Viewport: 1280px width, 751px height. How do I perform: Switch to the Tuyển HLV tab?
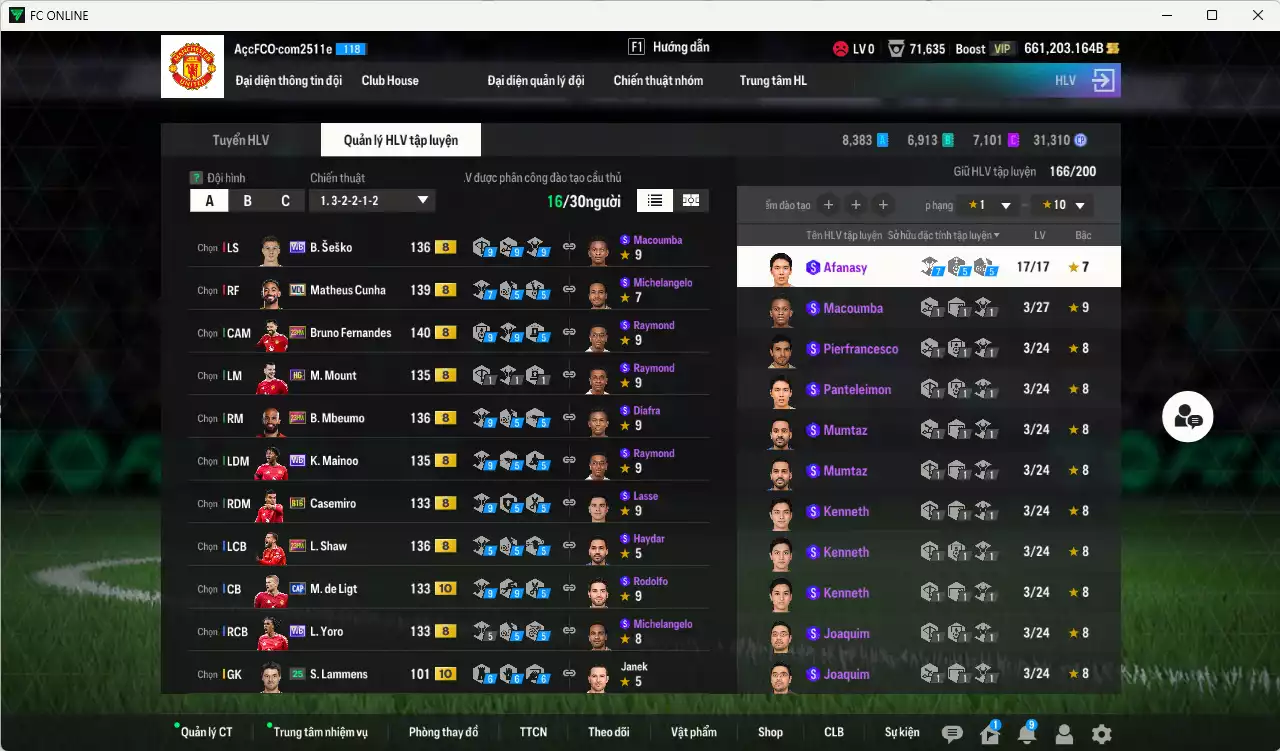[243, 139]
